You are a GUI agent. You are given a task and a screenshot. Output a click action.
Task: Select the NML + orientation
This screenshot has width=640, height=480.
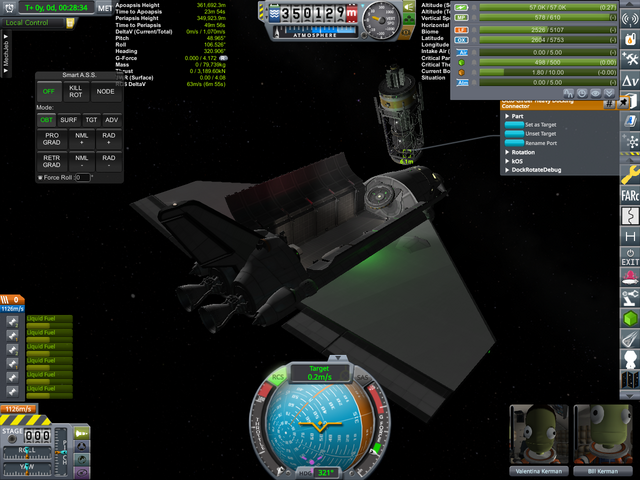click(82, 139)
